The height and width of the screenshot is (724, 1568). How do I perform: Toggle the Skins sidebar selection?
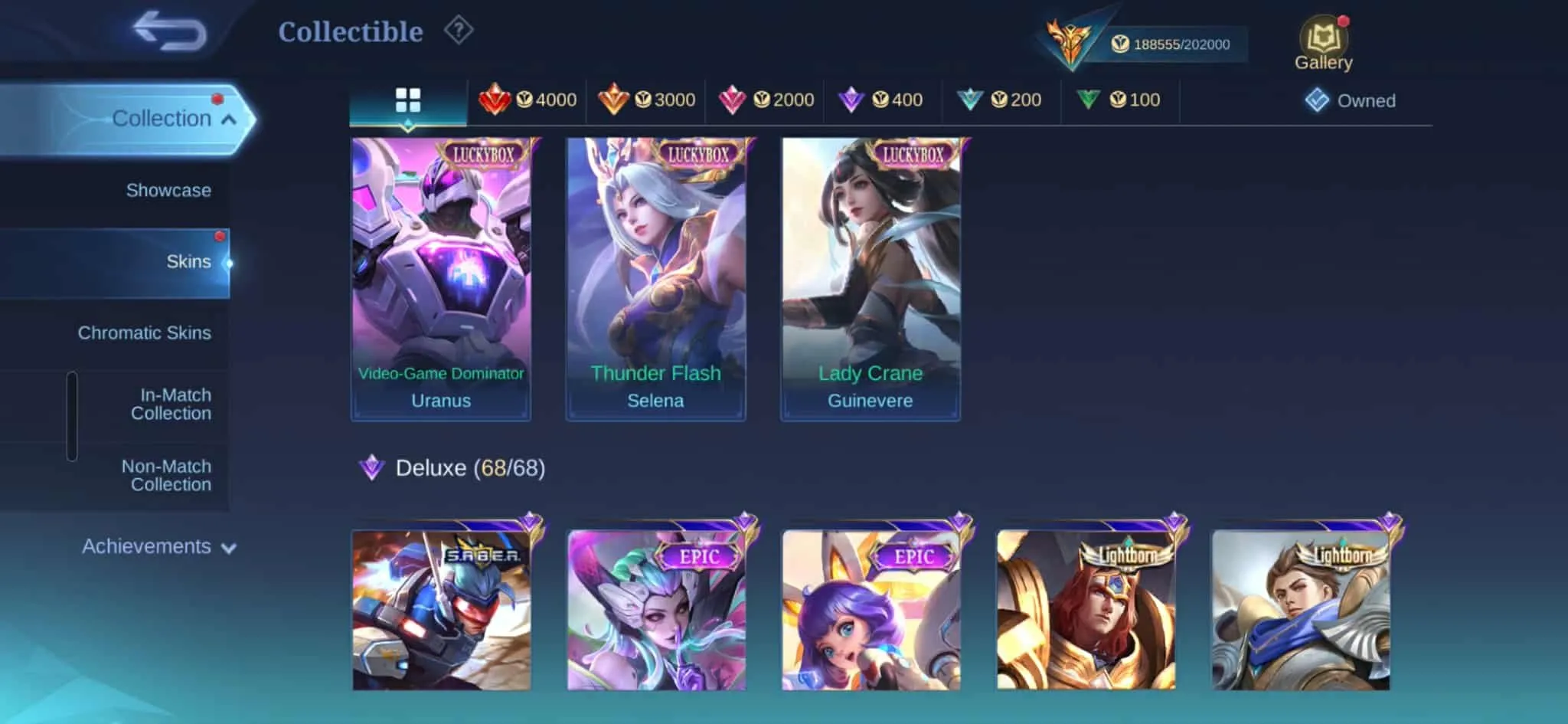[190, 261]
